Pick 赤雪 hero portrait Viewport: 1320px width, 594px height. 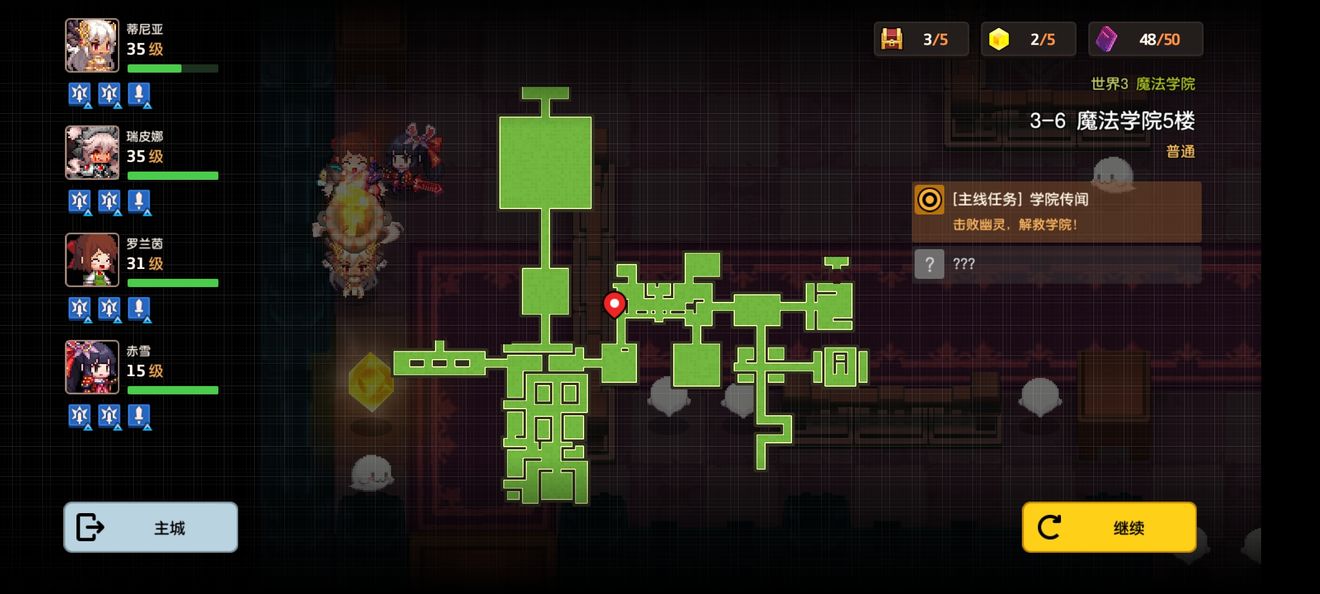pos(92,366)
